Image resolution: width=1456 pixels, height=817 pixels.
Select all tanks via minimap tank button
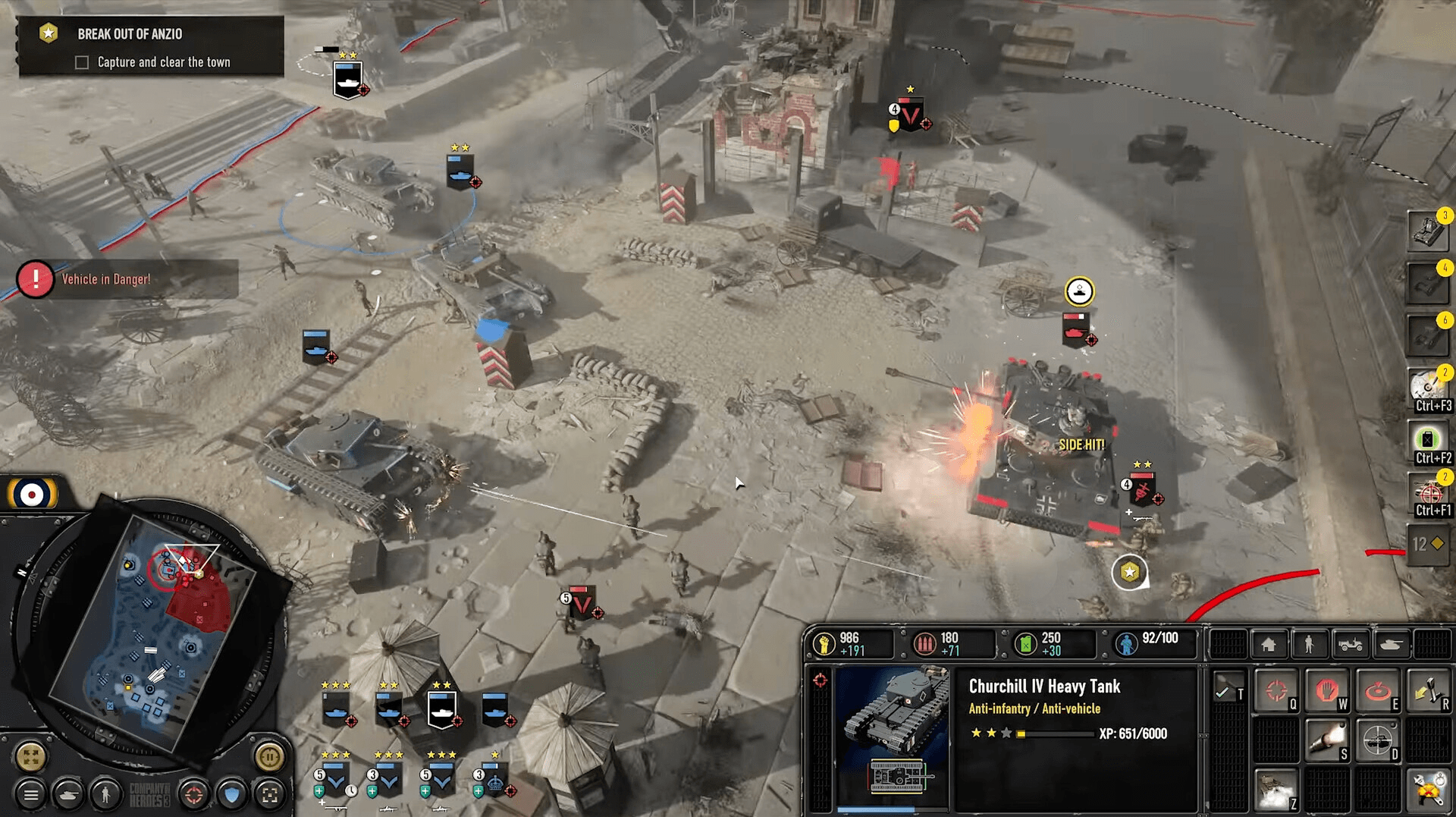coord(68,795)
